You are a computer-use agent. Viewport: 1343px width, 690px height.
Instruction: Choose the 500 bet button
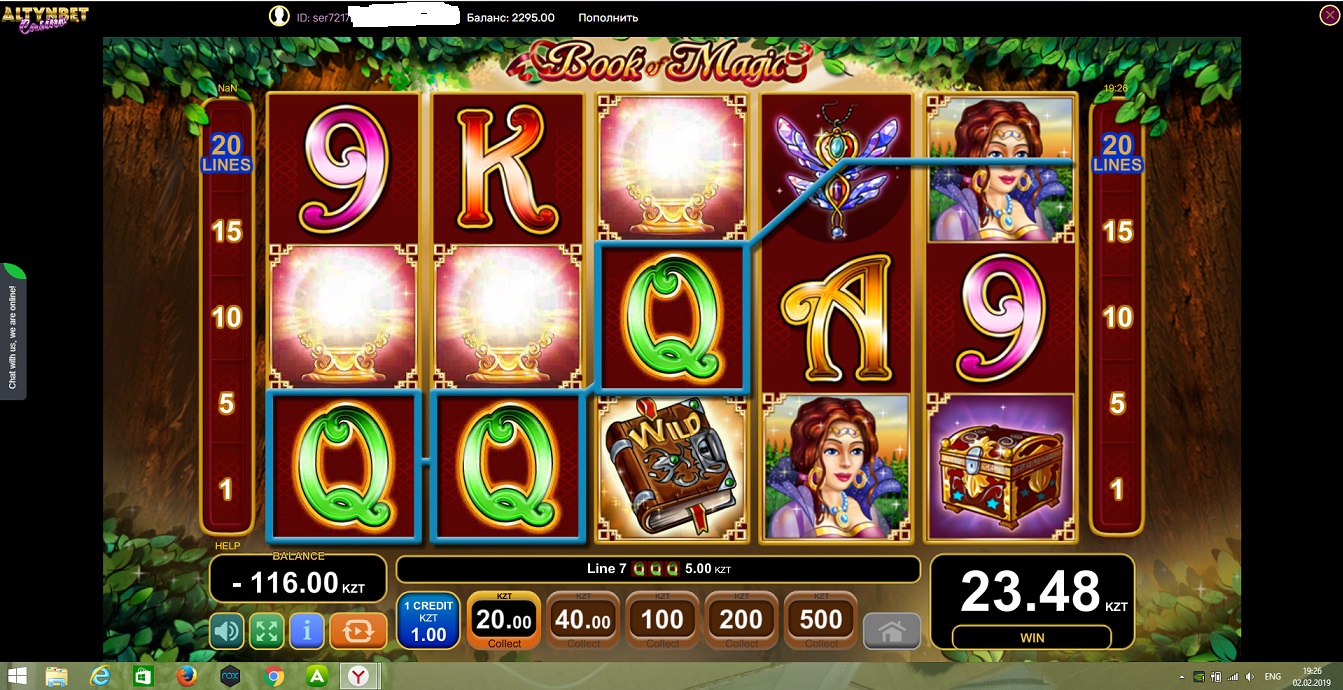coord(821,621)
